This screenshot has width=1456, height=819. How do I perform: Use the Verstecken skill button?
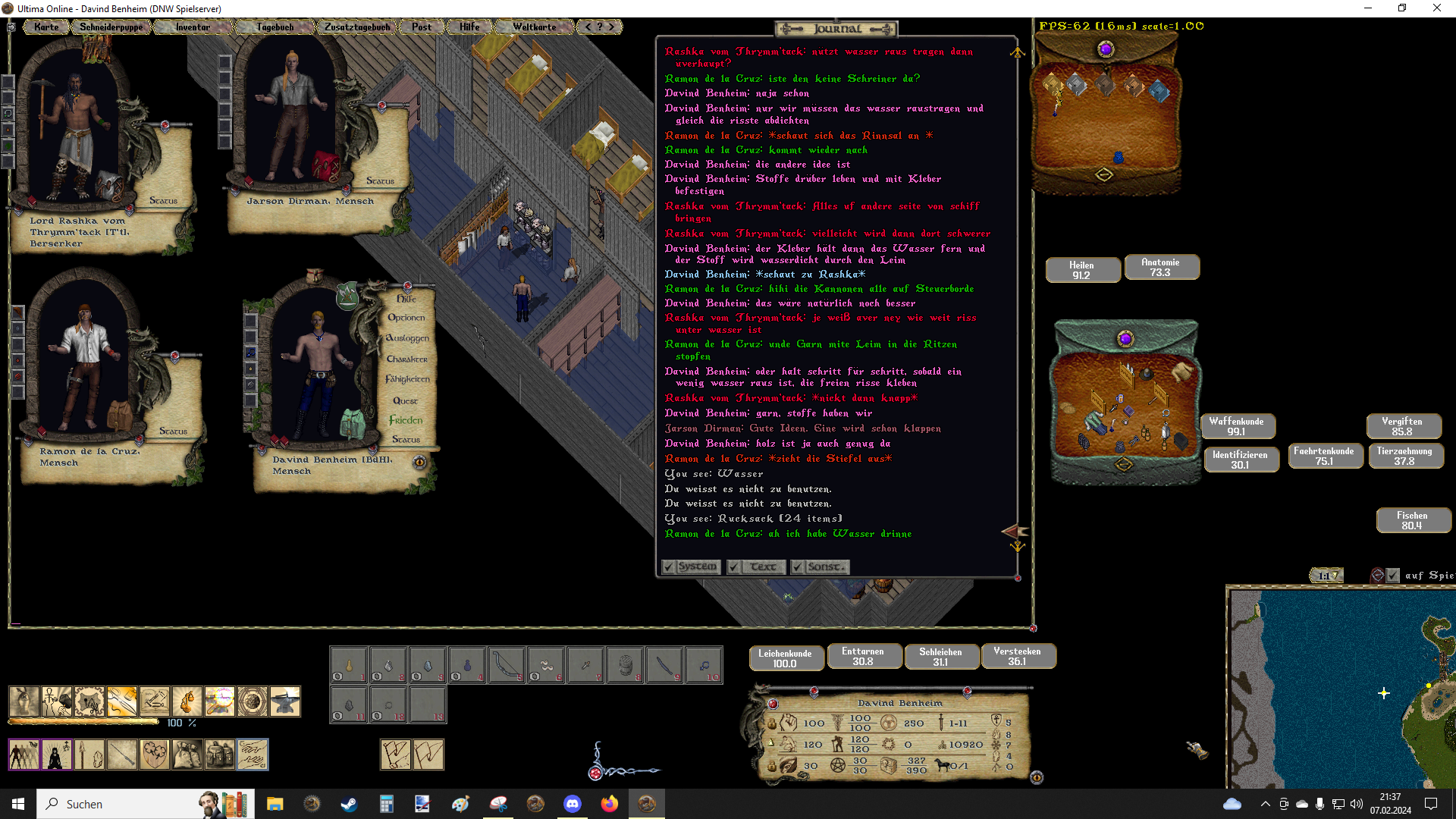click(x=1017, y=656)
